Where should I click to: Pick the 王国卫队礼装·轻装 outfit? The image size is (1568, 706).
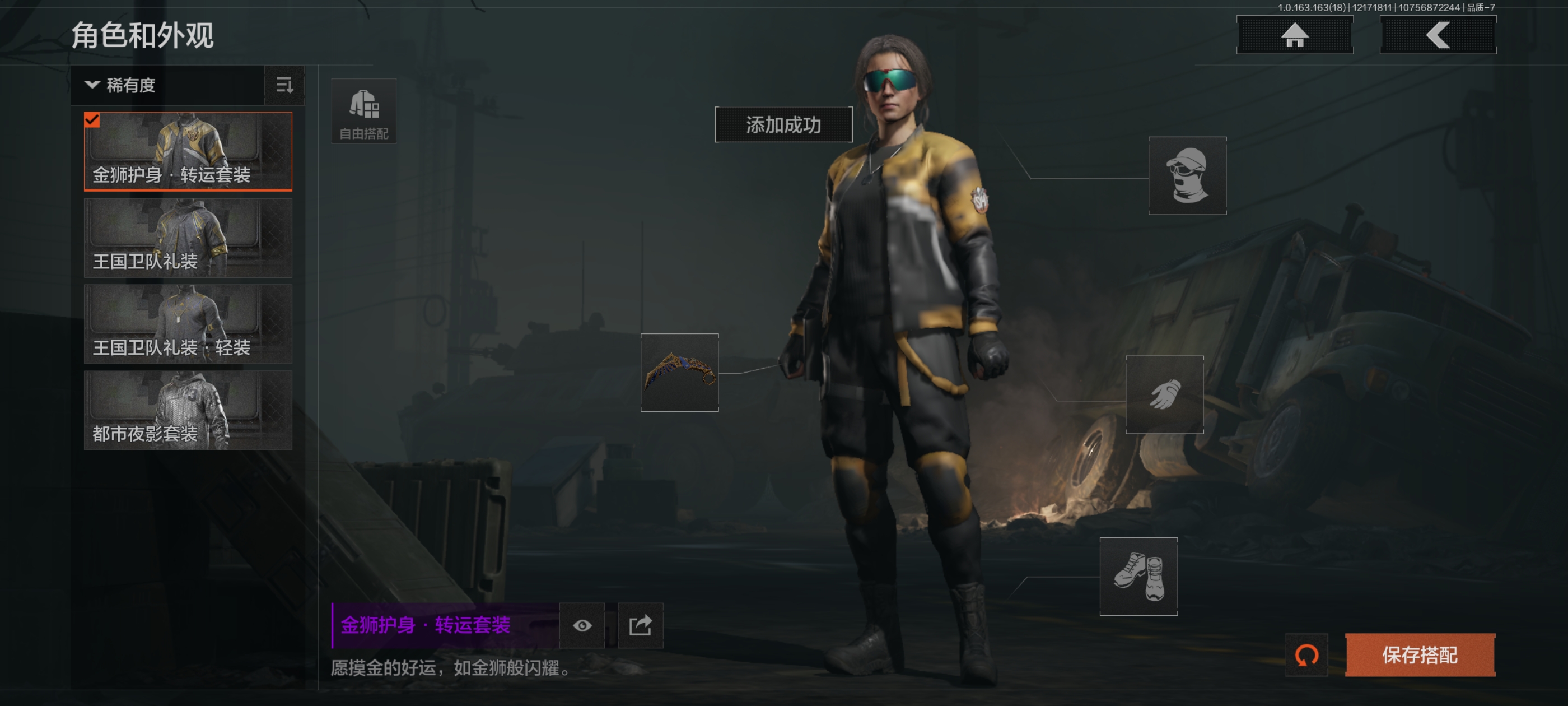[x=188, y=324]
